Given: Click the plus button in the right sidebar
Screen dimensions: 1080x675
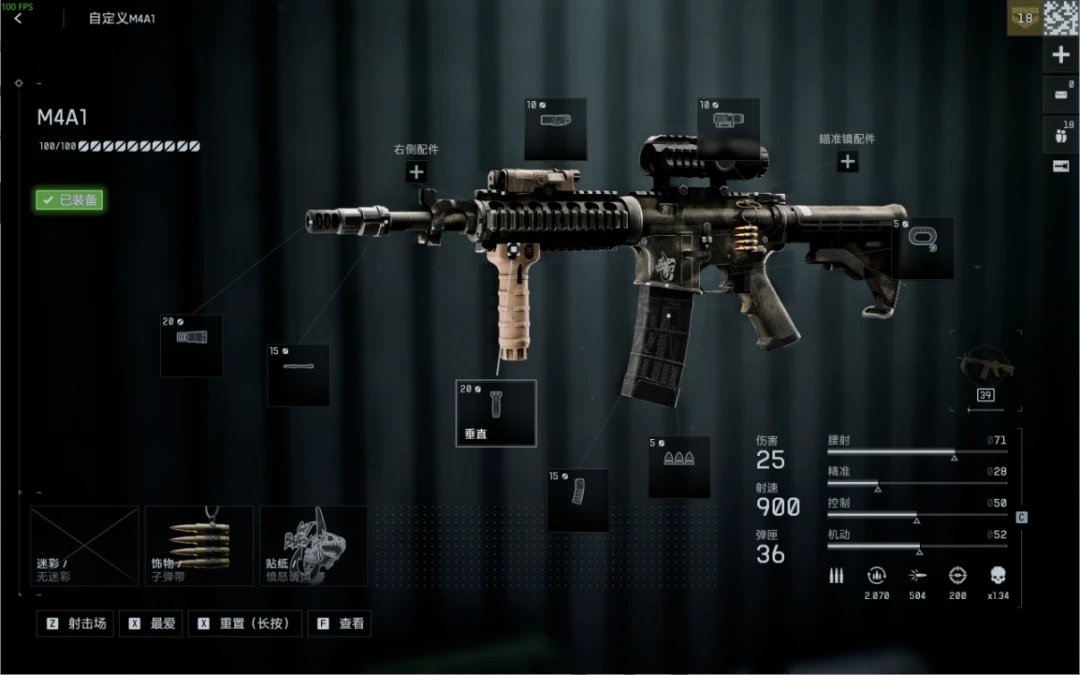Looking at the screenshot, I should coord(1061,56).
